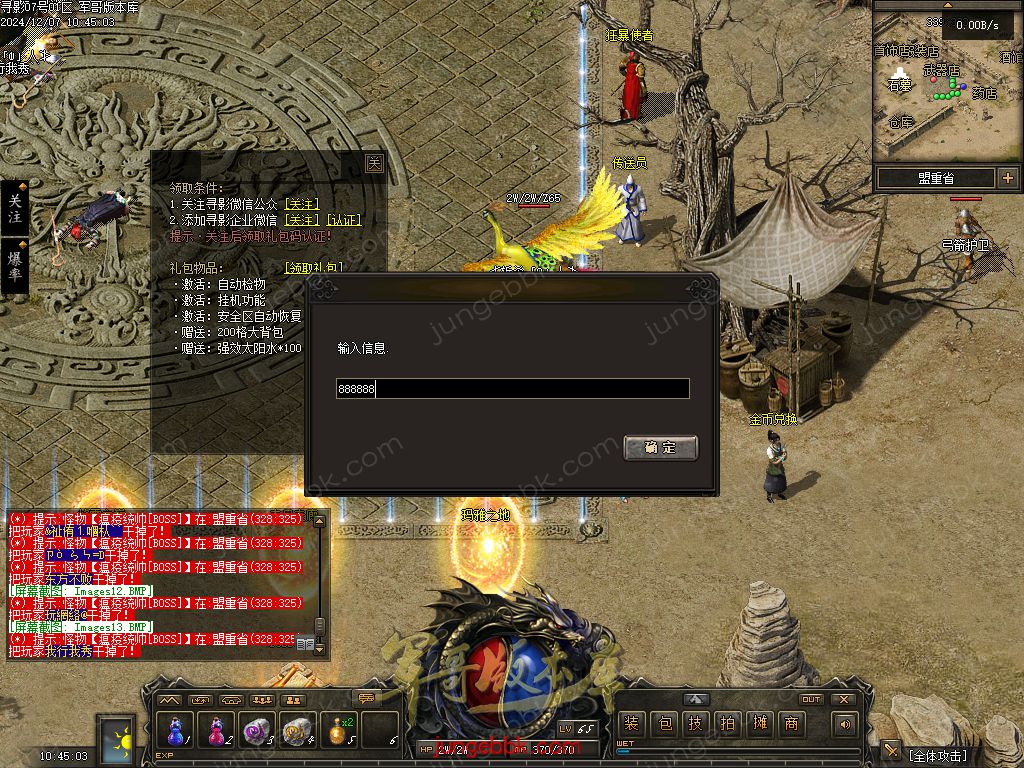Open the 爆率 drop rate side tab

[14, 267]
